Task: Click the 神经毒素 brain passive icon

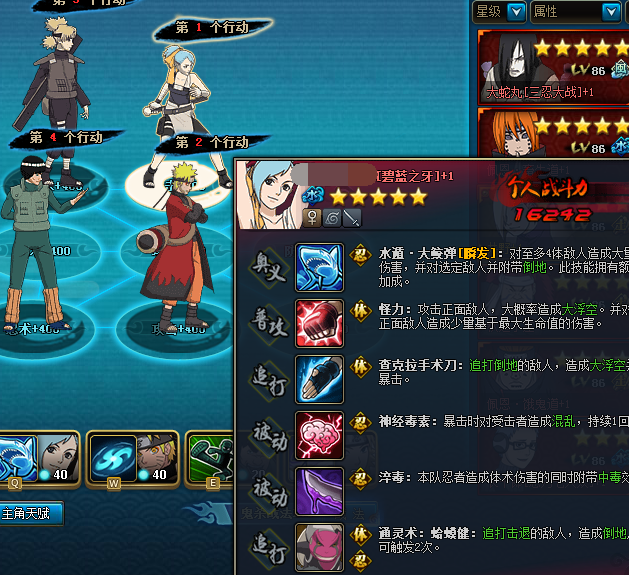Action: [x=319, y=436]
